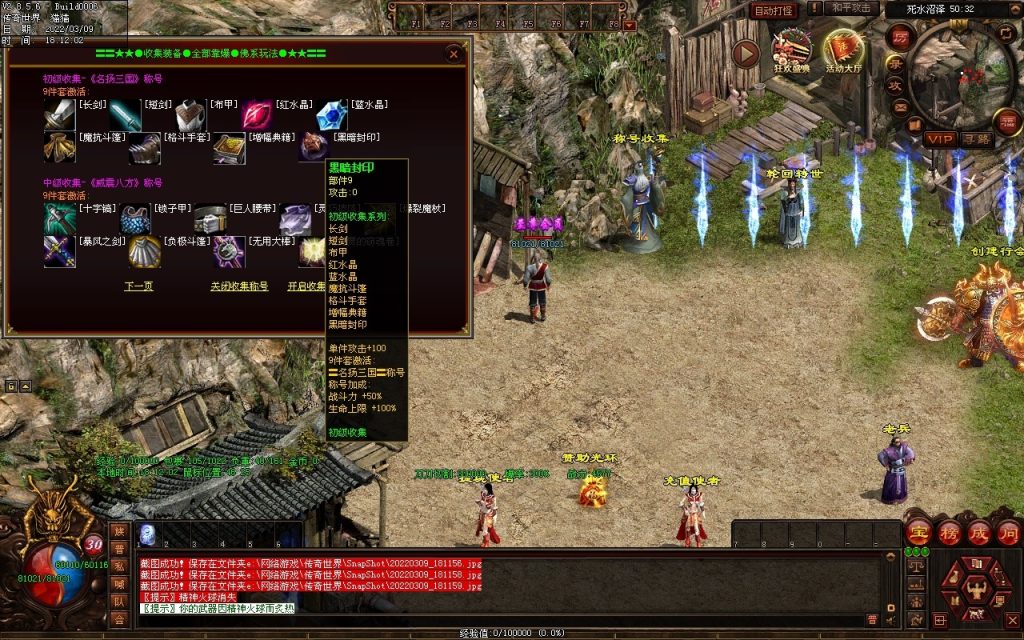Select the 长剑 long sword icon

[x=59, y=116]
